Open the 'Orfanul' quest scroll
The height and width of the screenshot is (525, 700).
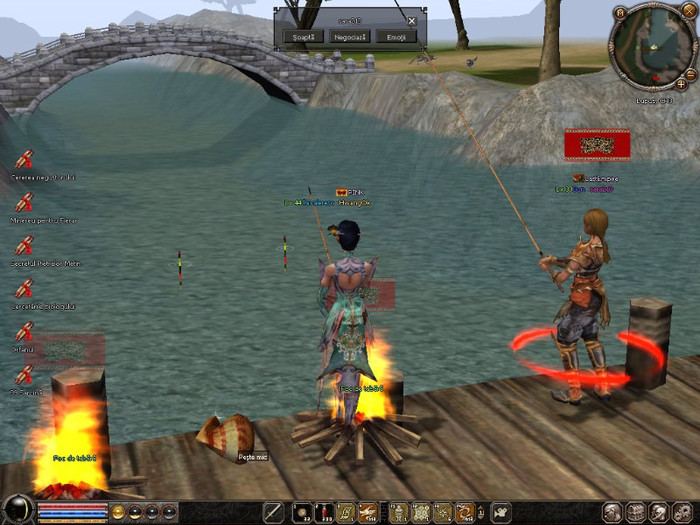24,331
